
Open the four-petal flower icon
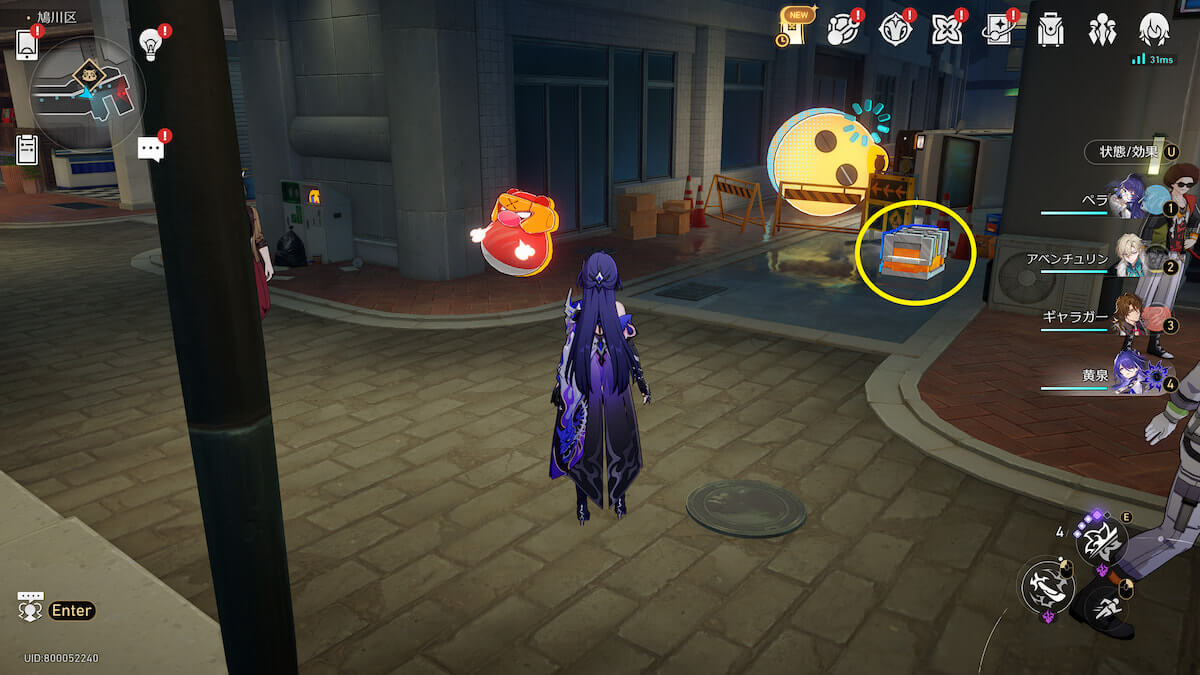945,30
